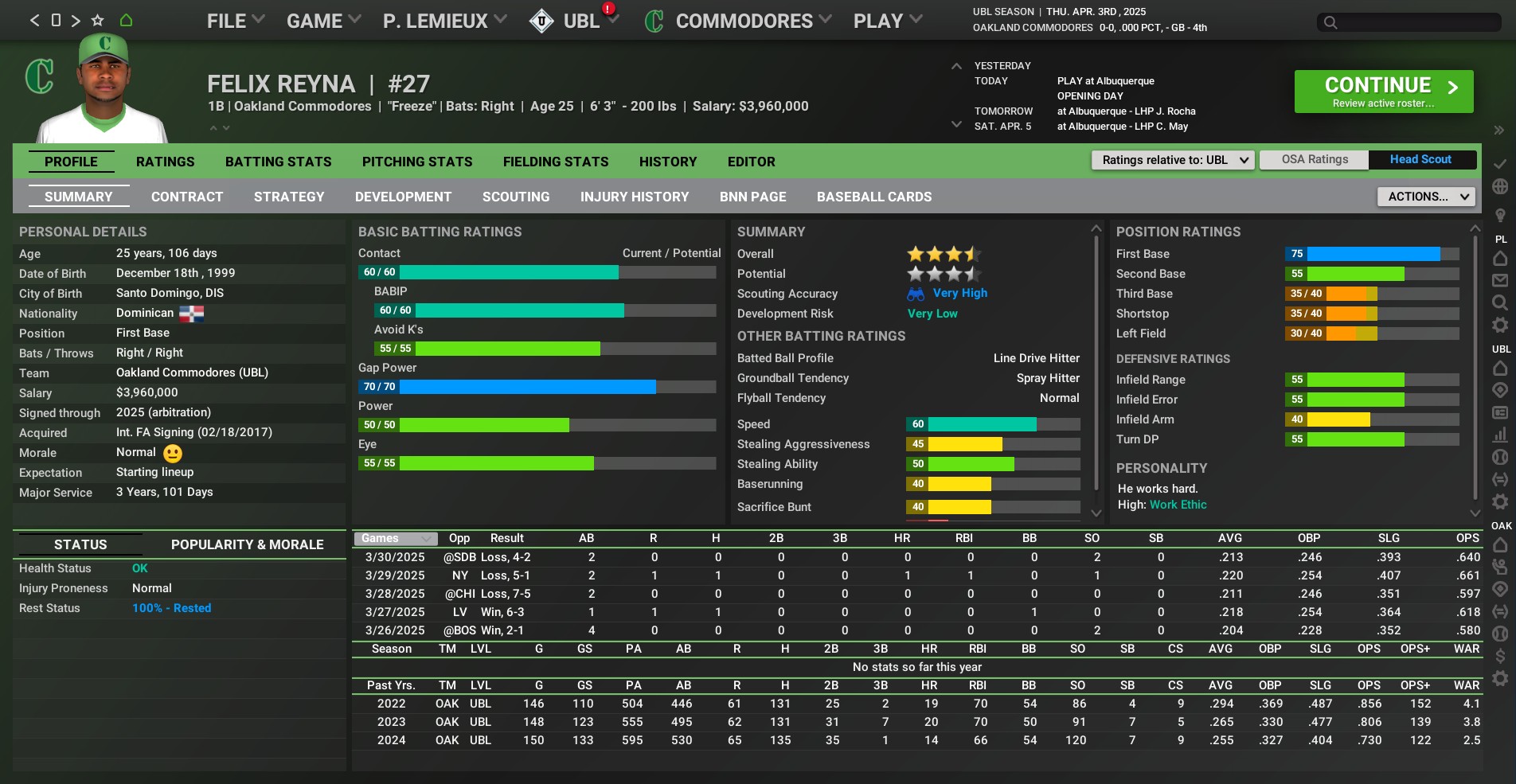This screenshot has width=1516, height=784.
Task: Switch to OSA Ratings
Action: click(x=1315, y=159)
